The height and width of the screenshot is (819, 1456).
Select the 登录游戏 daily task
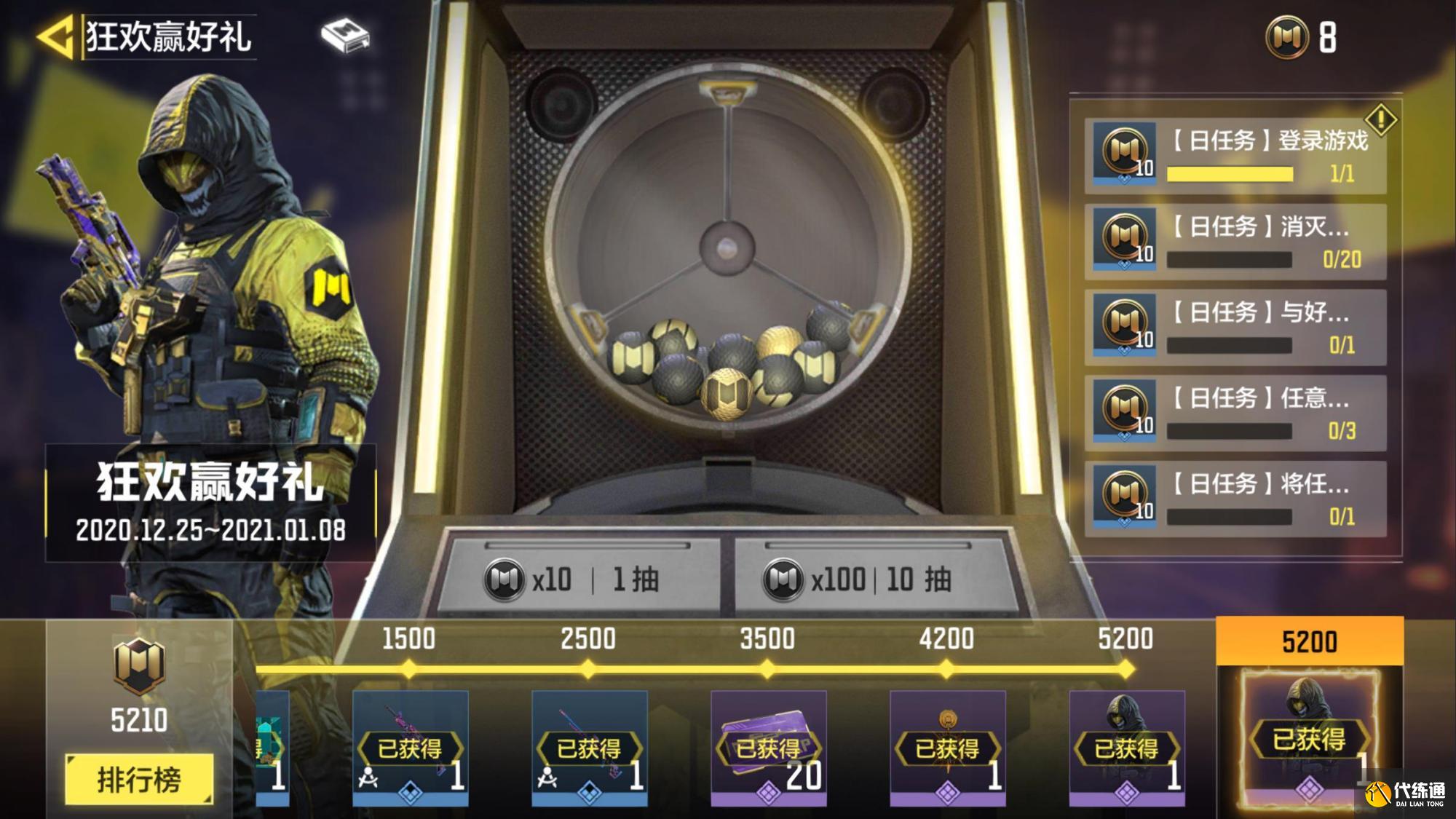pos(1235,155)
